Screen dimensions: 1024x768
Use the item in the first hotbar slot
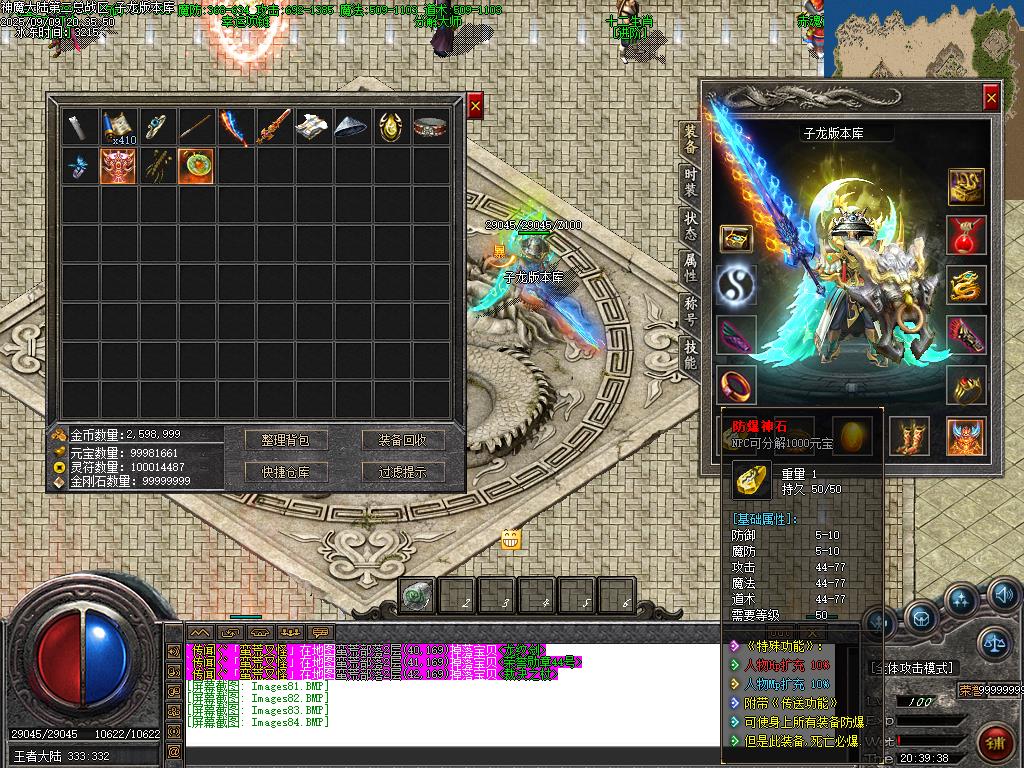(418, 596)
